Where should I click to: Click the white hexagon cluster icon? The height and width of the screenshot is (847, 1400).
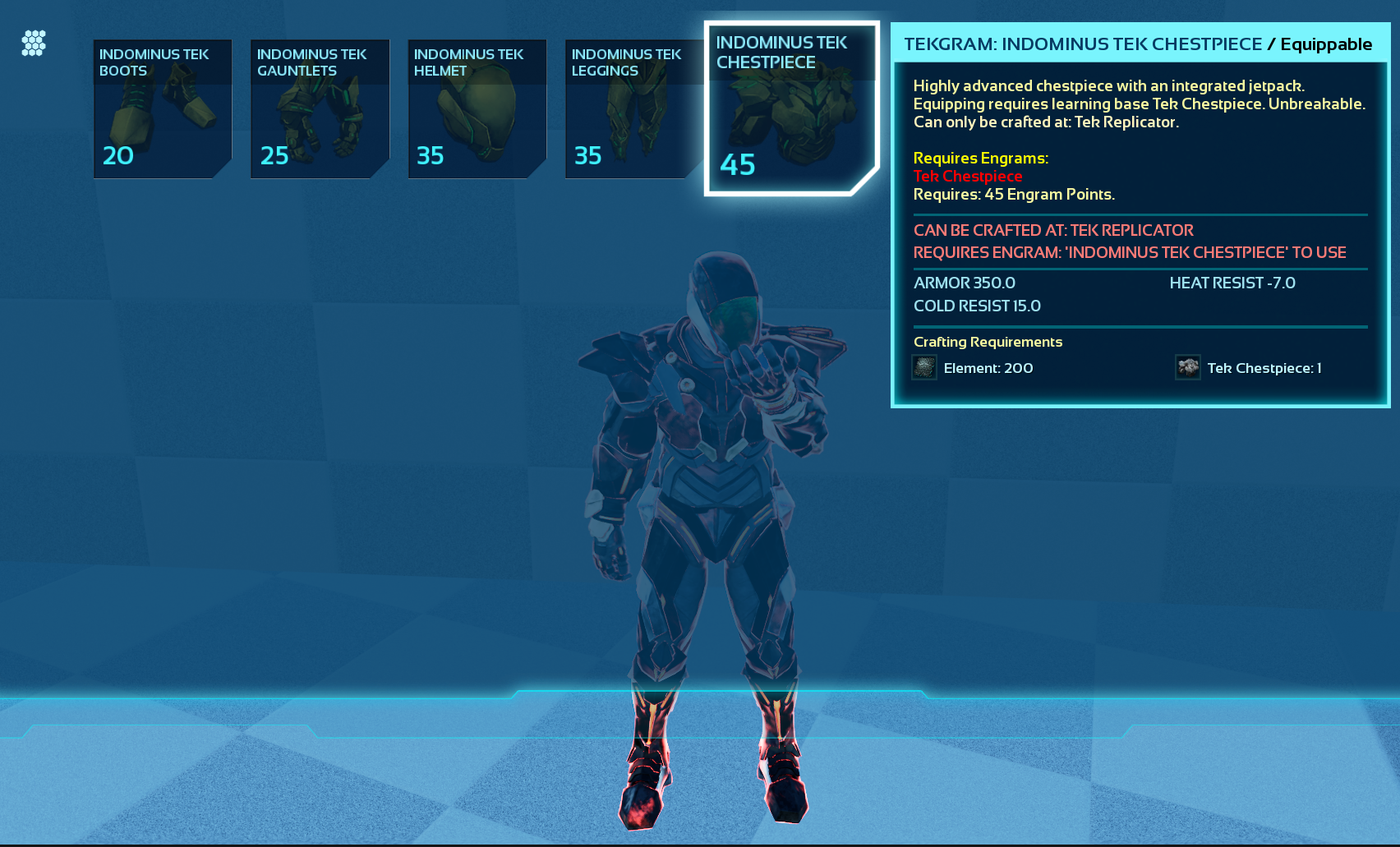click(x=34, y=44)
